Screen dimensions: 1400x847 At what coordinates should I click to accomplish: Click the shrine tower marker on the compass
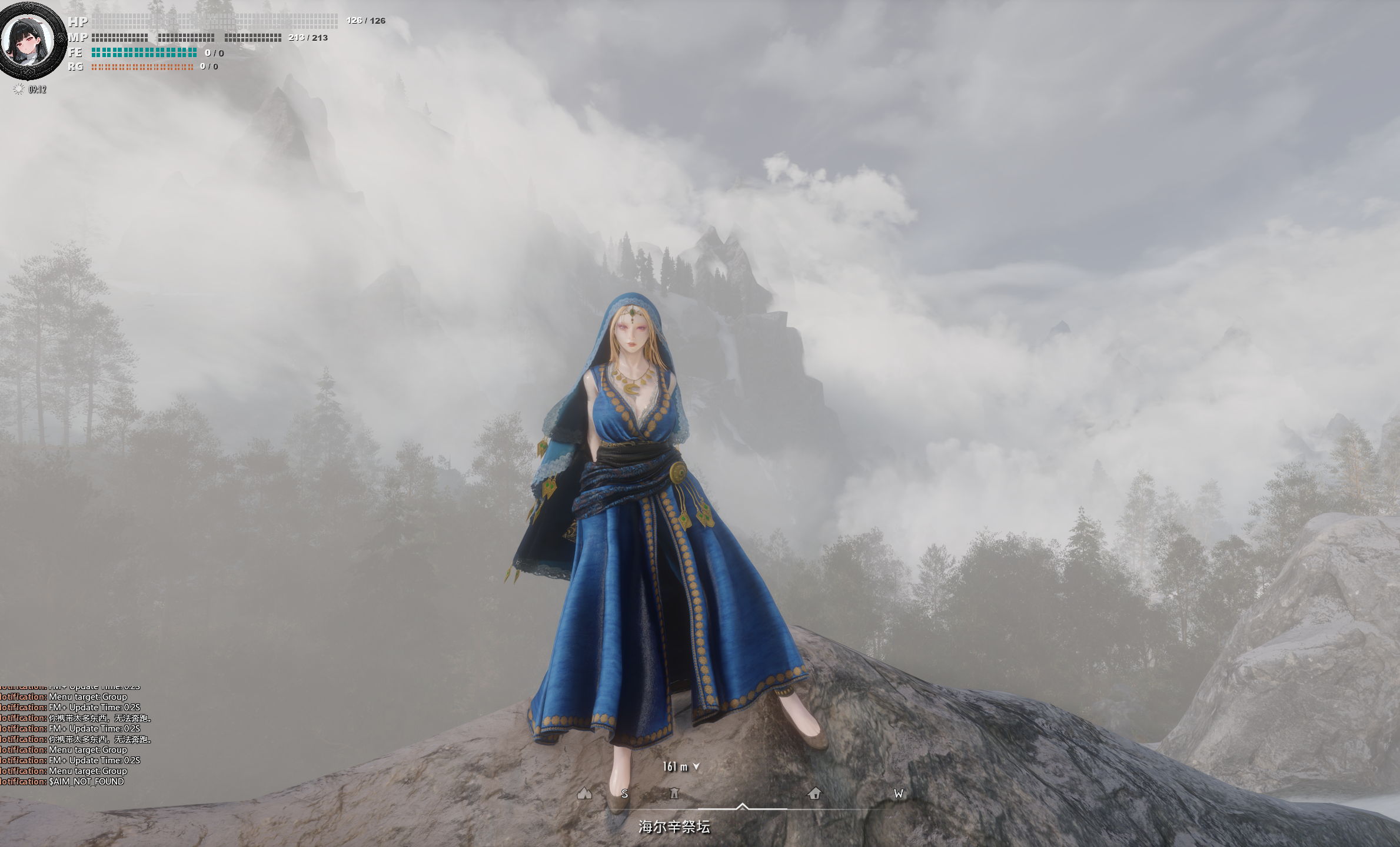tap(674, 793)
